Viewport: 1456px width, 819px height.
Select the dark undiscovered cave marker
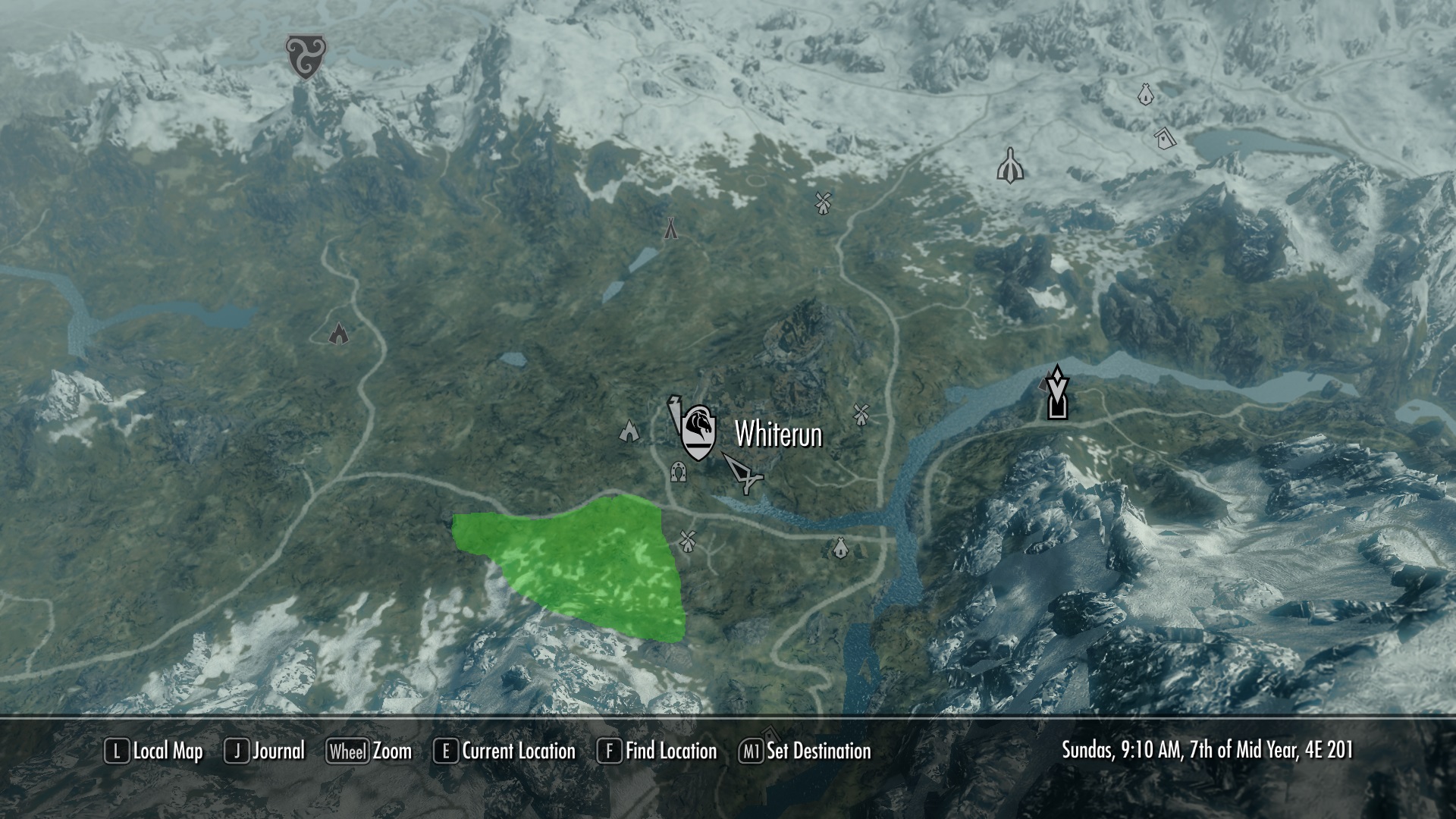(x=338, y=333)
